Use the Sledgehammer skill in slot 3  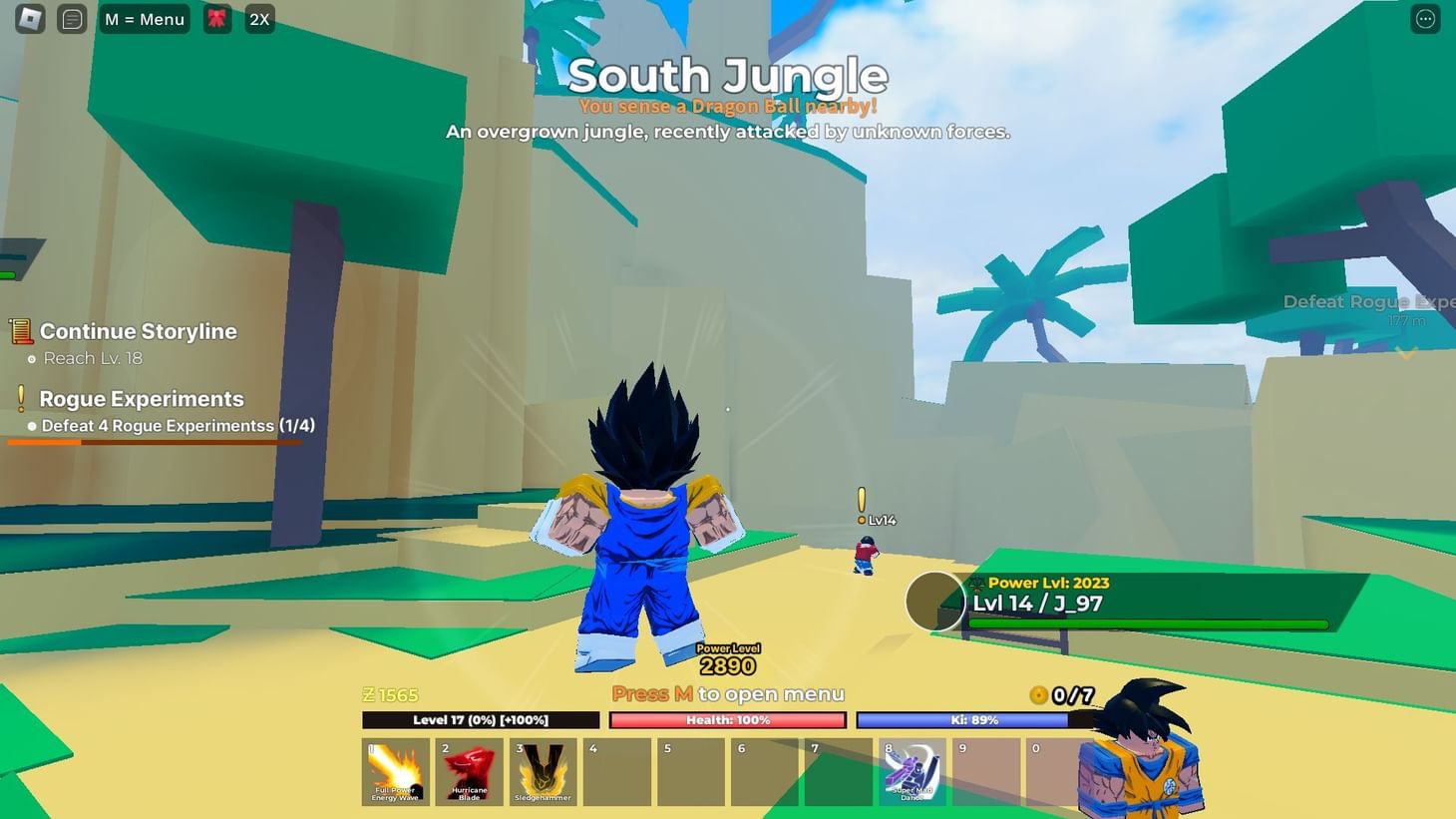tap(544, 771)
